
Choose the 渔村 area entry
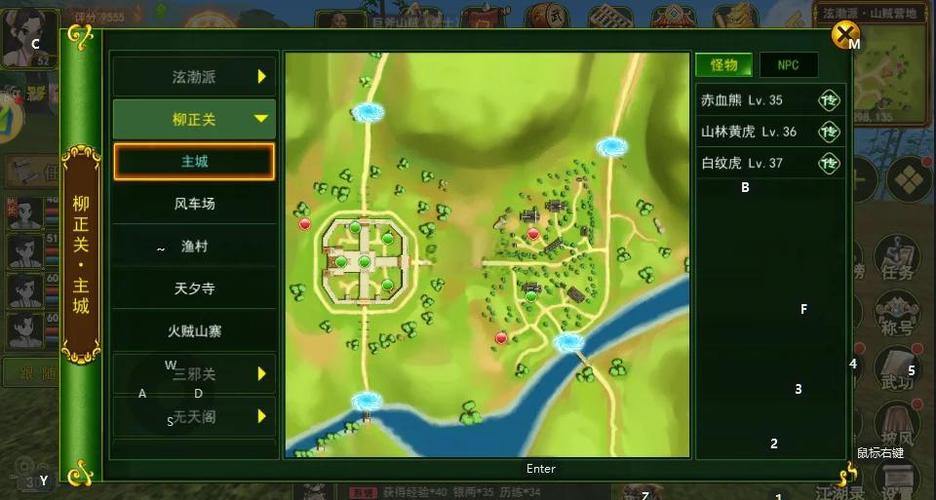(193, 246)
